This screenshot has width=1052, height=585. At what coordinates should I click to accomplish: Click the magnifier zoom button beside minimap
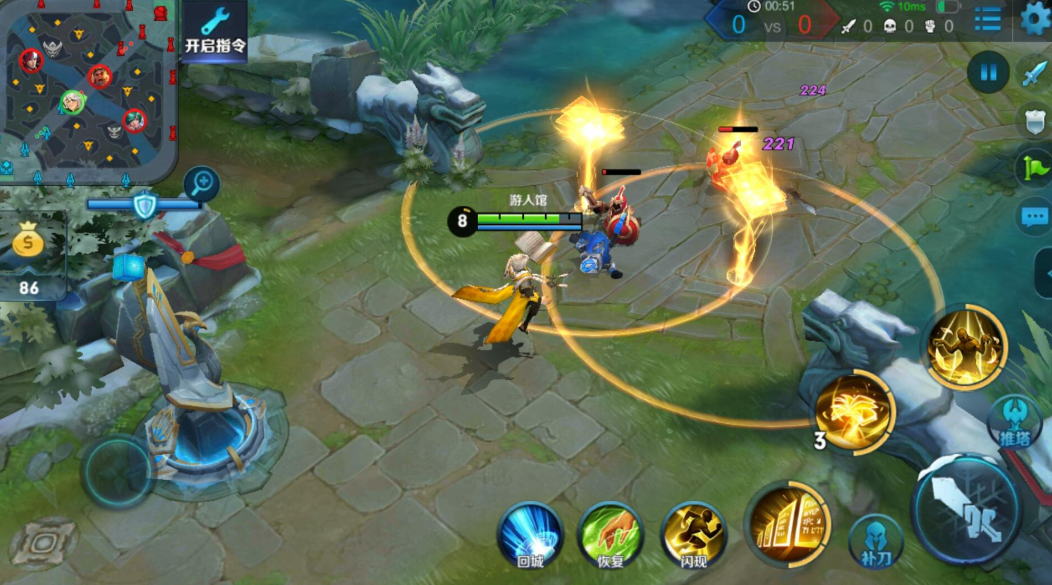201,184
